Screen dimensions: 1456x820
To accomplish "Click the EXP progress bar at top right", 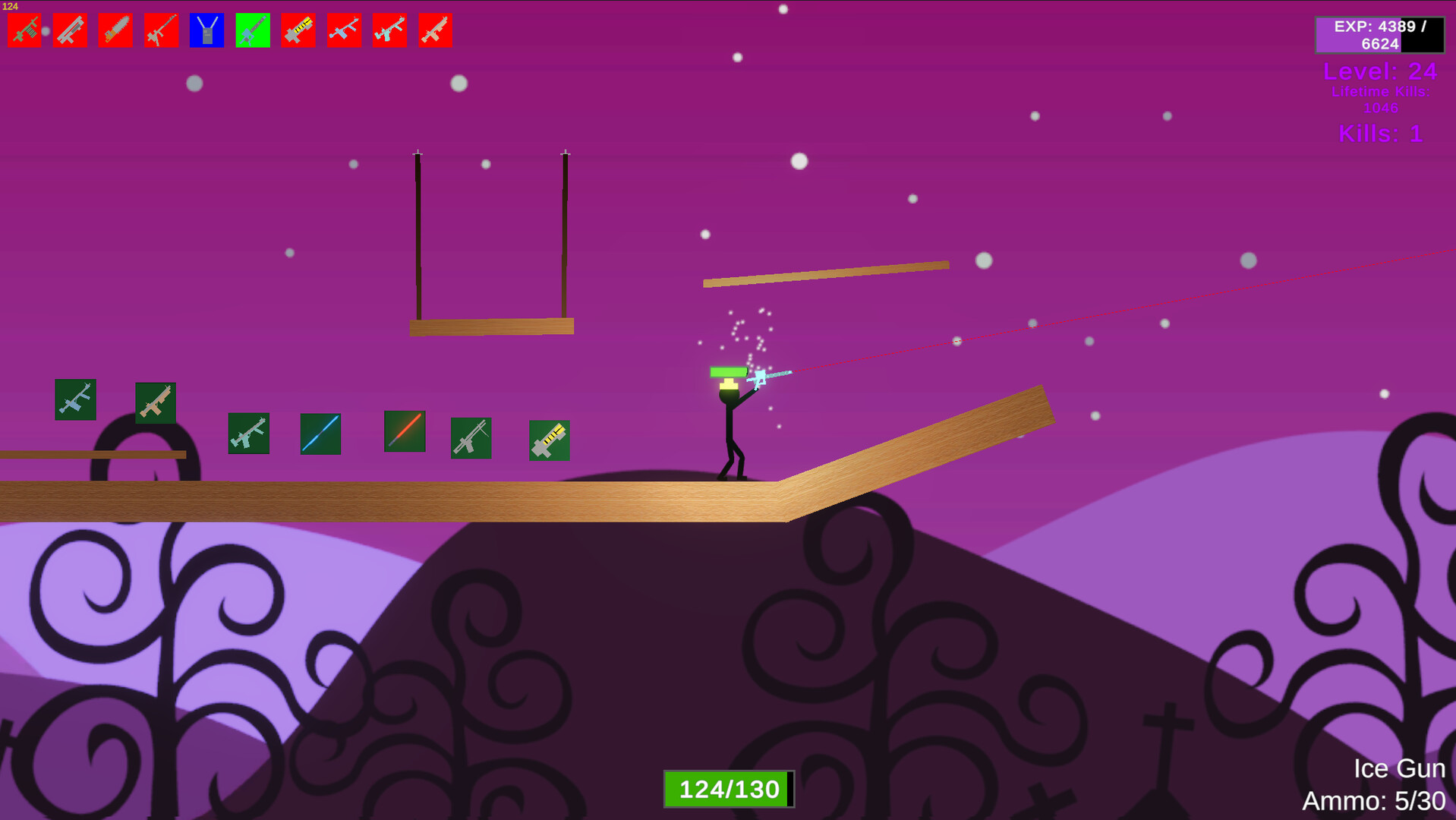I will (1380, 35).
